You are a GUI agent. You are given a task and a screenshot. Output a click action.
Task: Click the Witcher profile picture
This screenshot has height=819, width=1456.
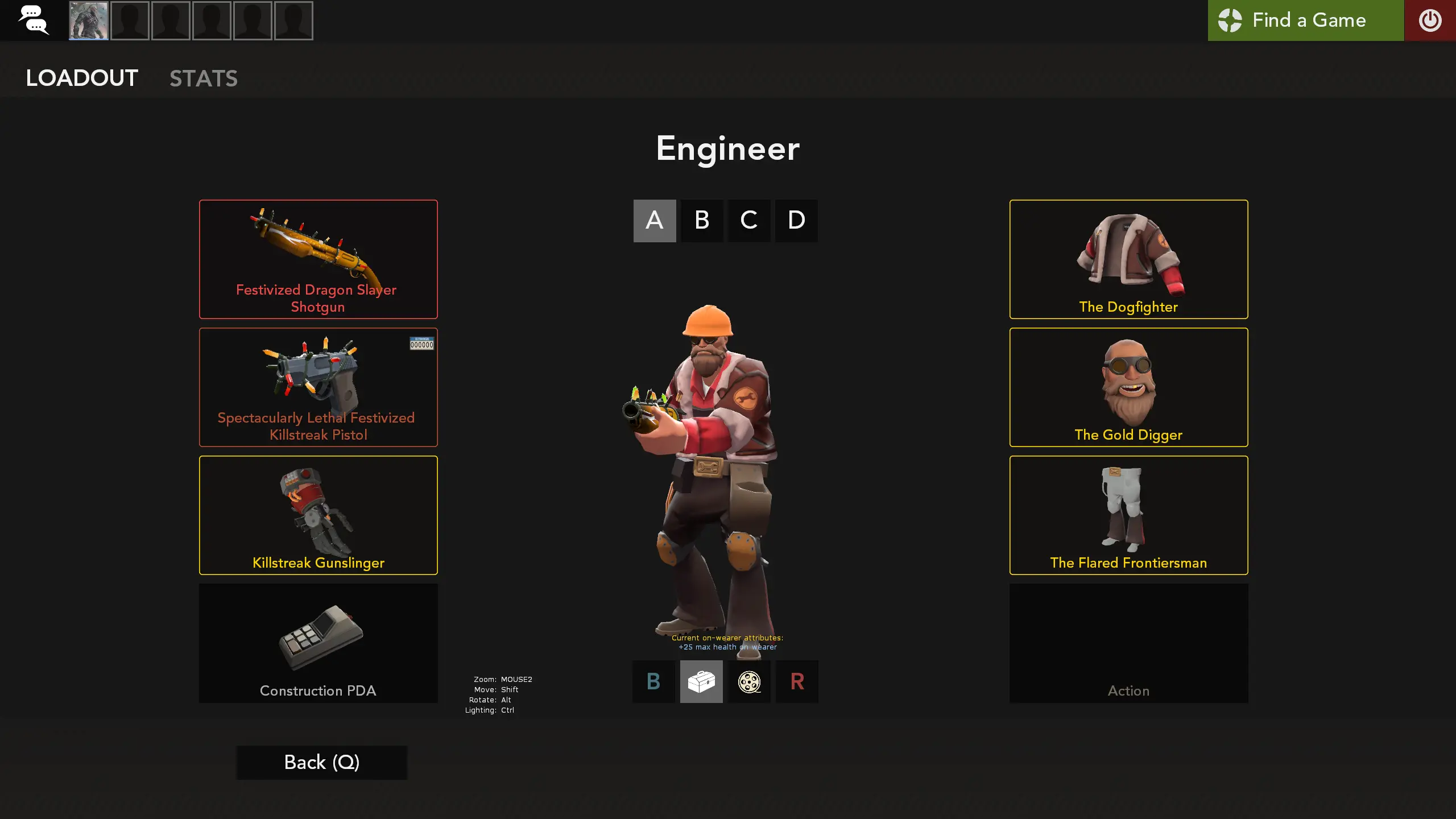88,20
